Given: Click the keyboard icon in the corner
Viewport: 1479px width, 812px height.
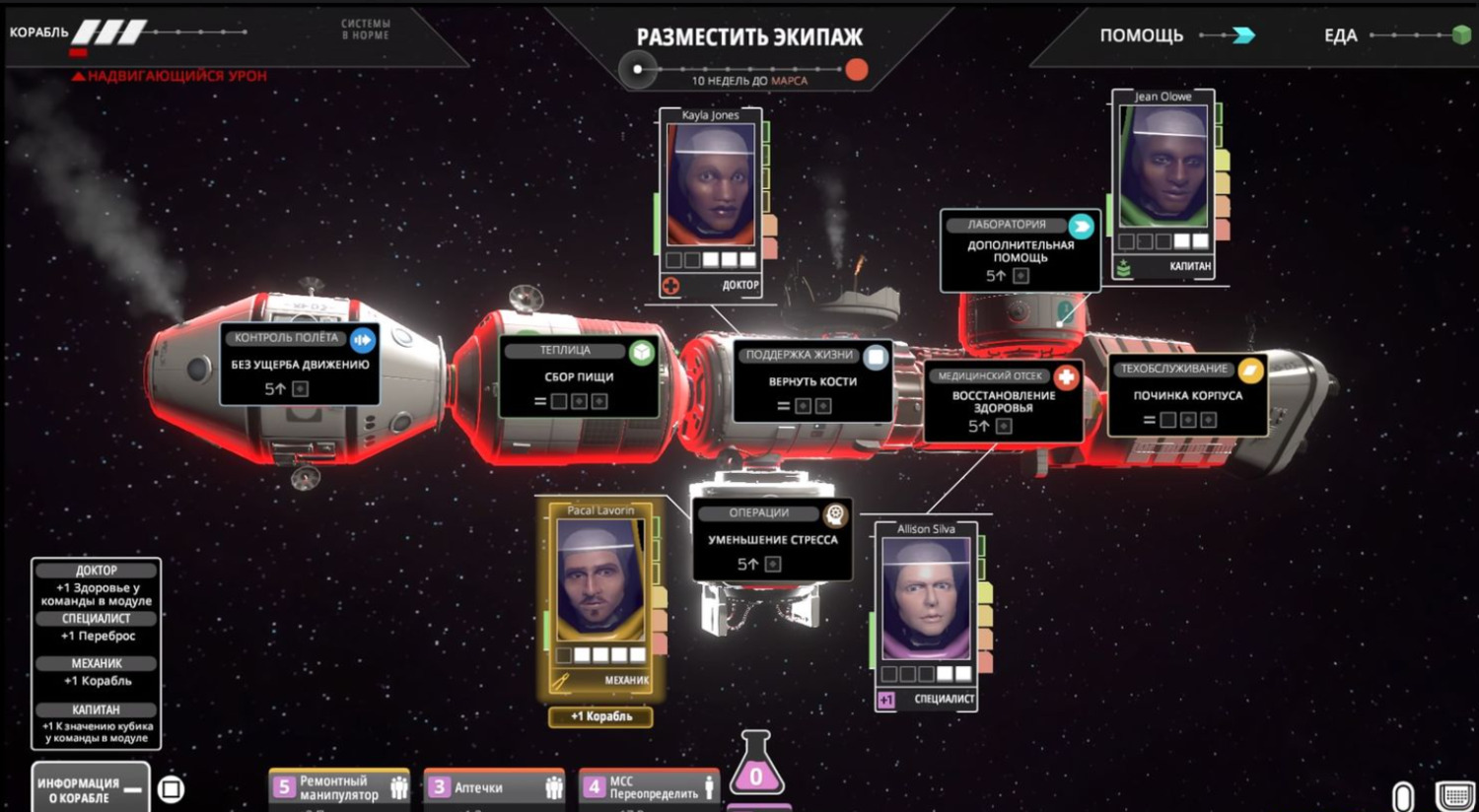Looking at the screenshot, I should coord(1454,795).
